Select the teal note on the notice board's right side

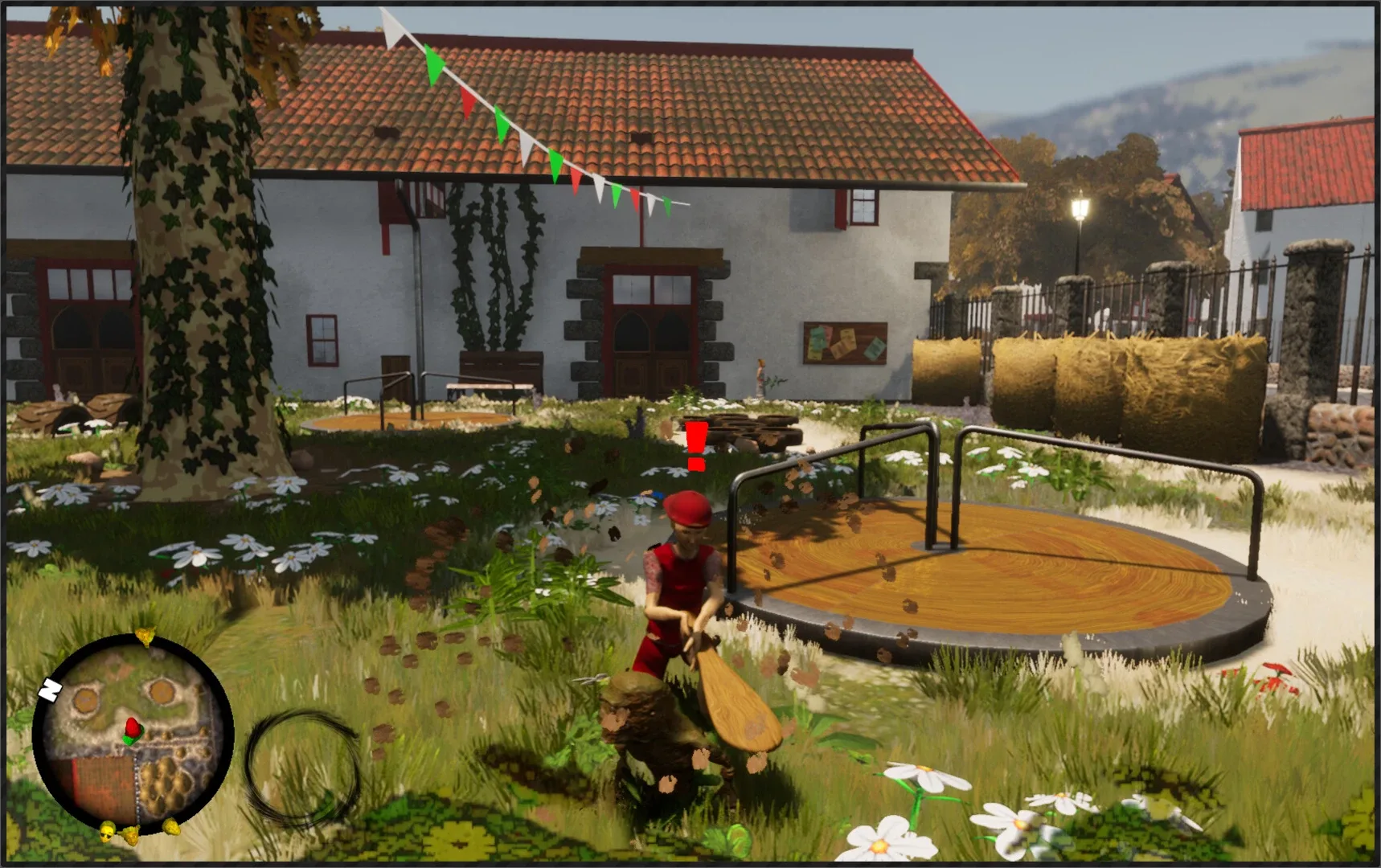pos(875,348)
